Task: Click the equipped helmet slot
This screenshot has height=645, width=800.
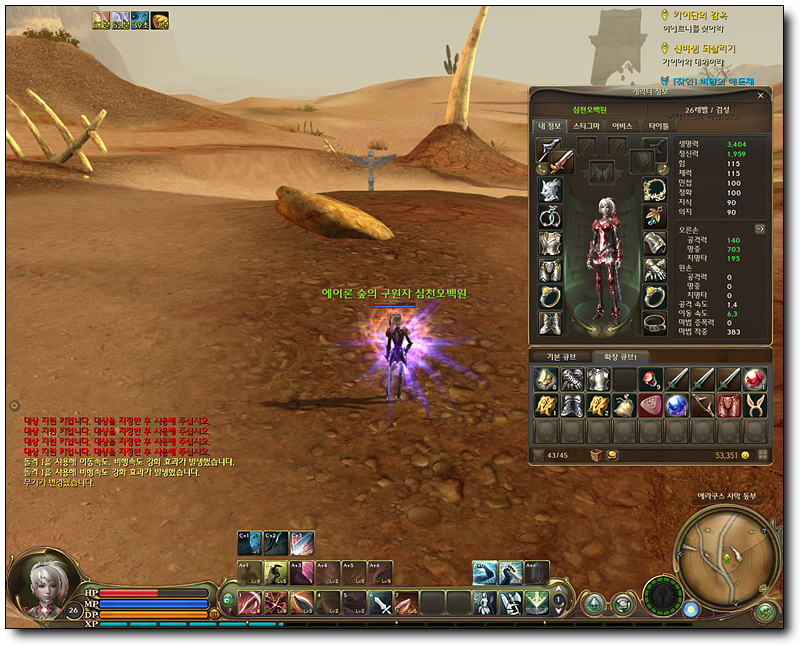Action: coord(550,190)
